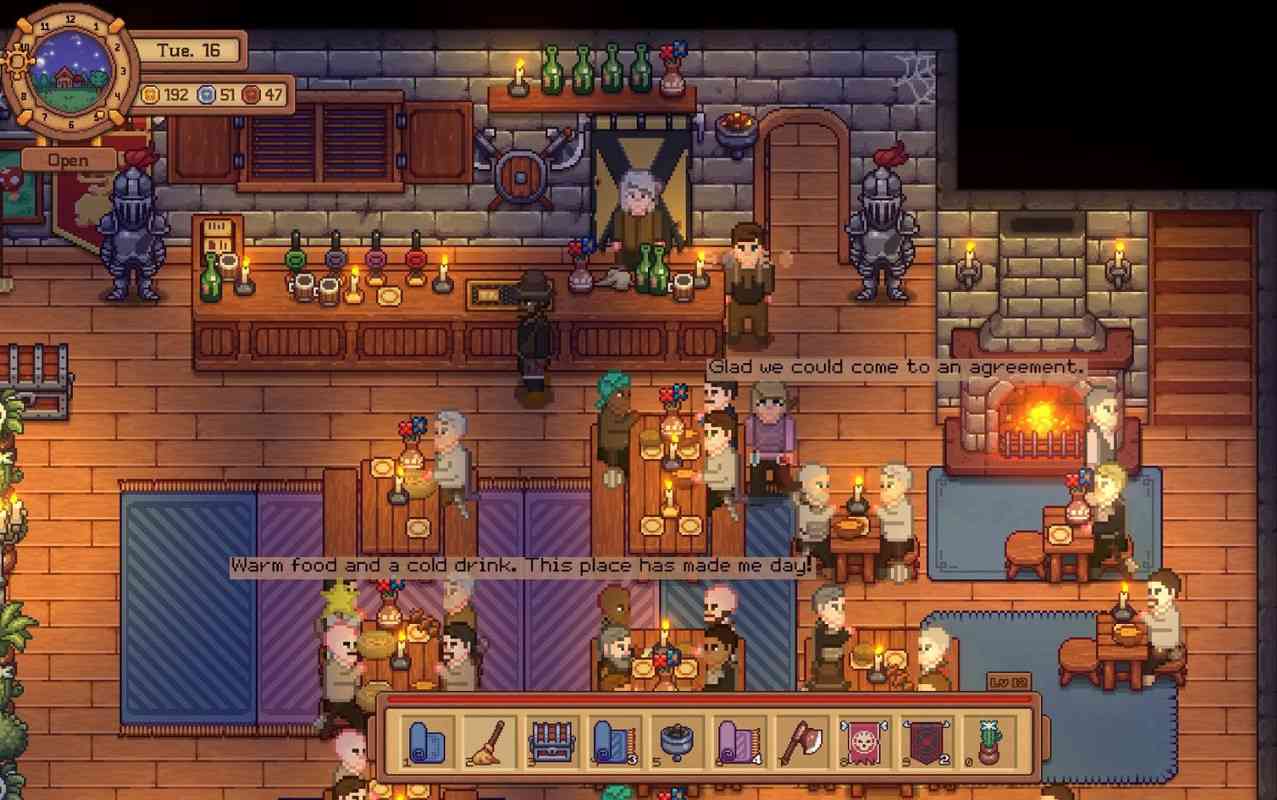Screen dimensions: 1277x800
Task: Select the red skull banner slot
Action: (862, 741)
